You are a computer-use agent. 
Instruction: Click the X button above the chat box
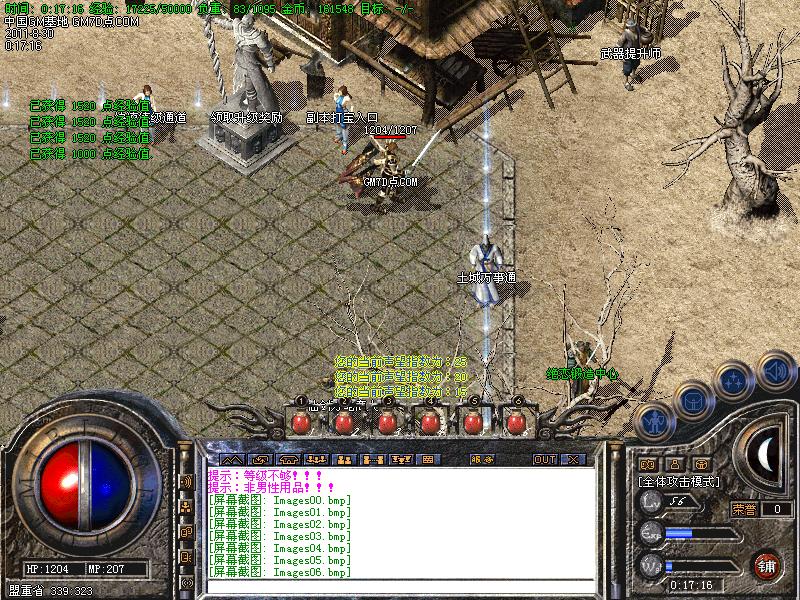(574, 460)
